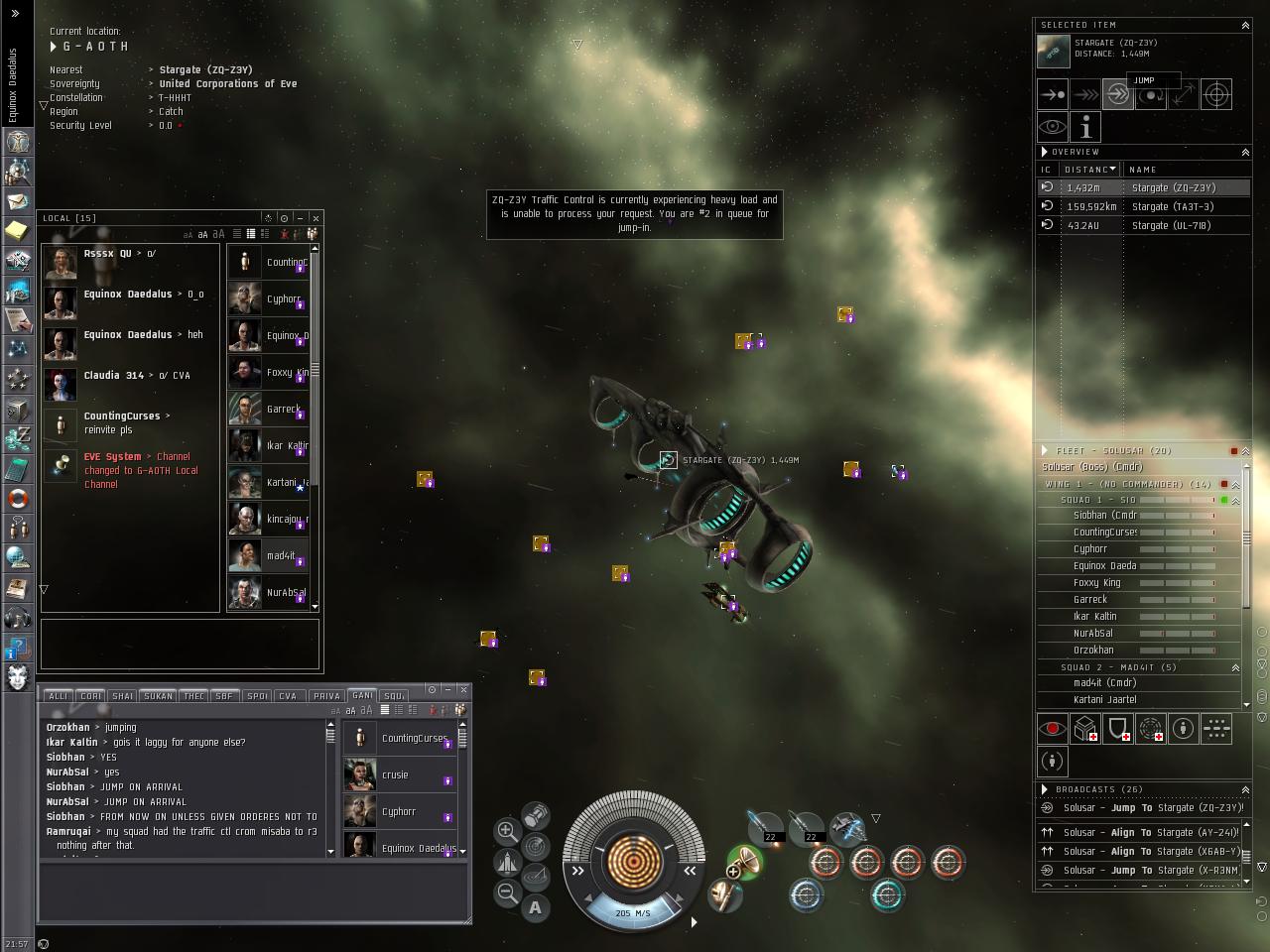Toggle the autopilot A button
This screenshot has height=952, width=1270.
(x=536, y=906)
